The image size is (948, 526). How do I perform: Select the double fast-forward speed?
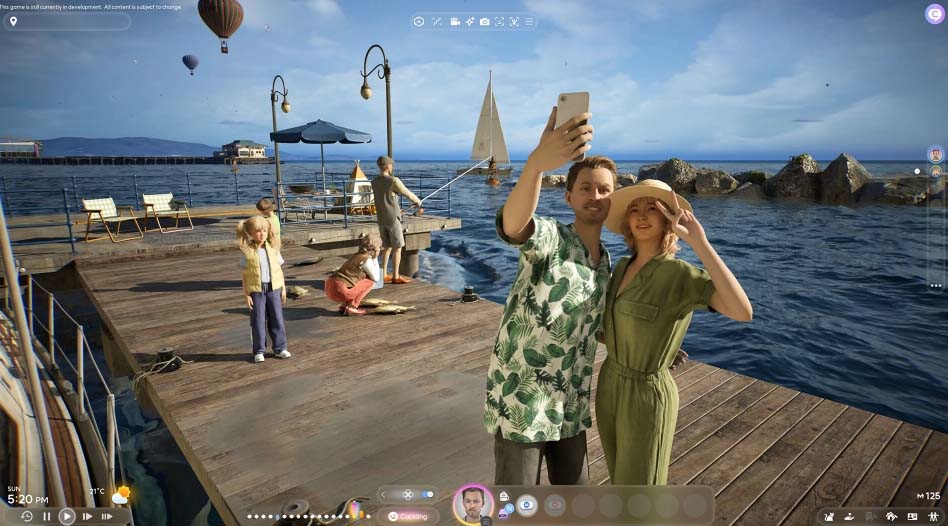106,516
